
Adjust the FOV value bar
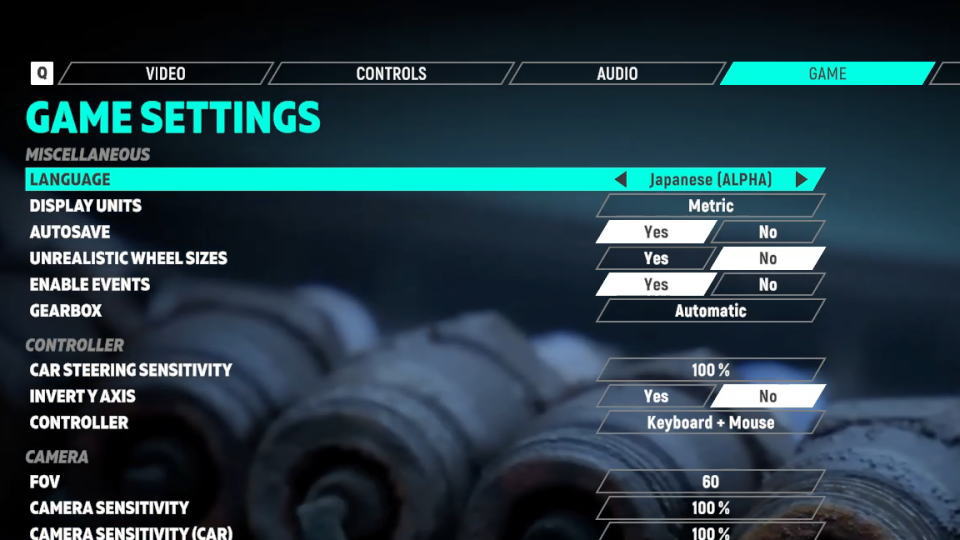(710, 482)
